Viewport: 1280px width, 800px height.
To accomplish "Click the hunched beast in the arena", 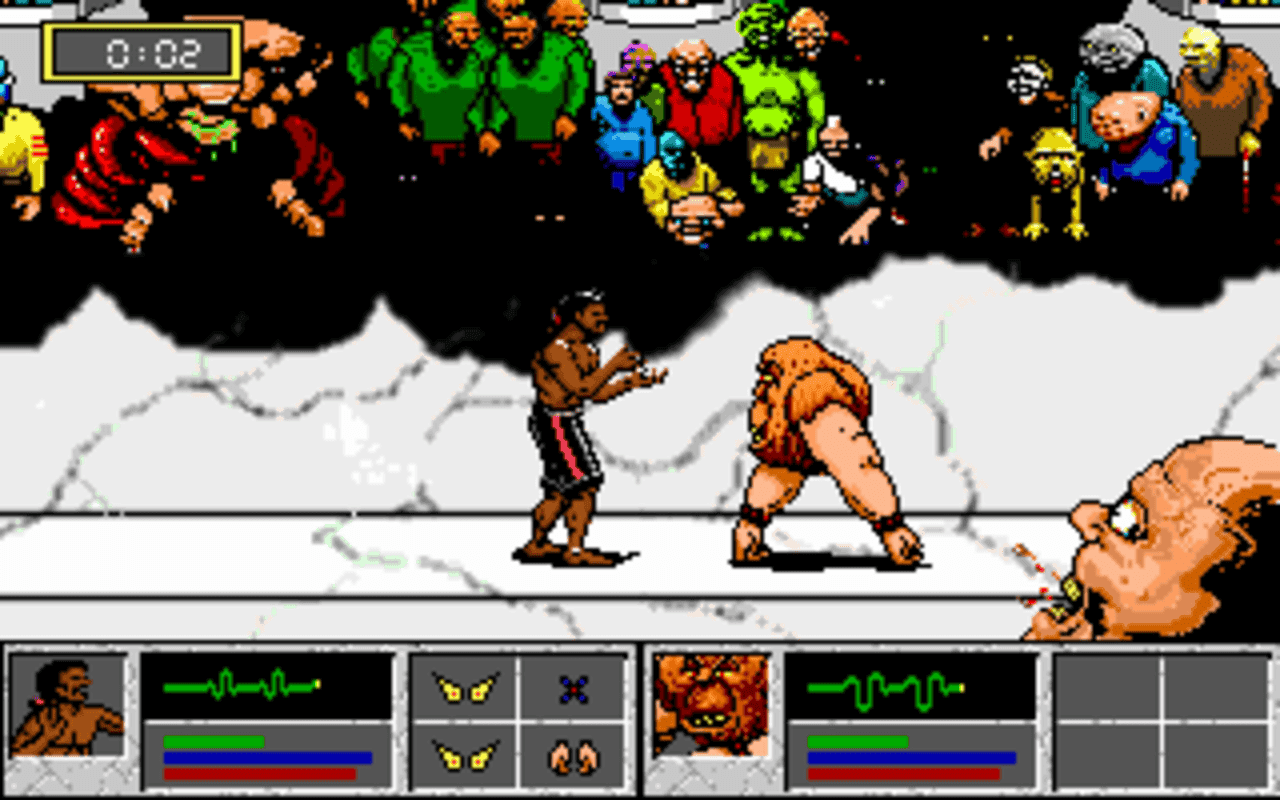I will (810, 440).
